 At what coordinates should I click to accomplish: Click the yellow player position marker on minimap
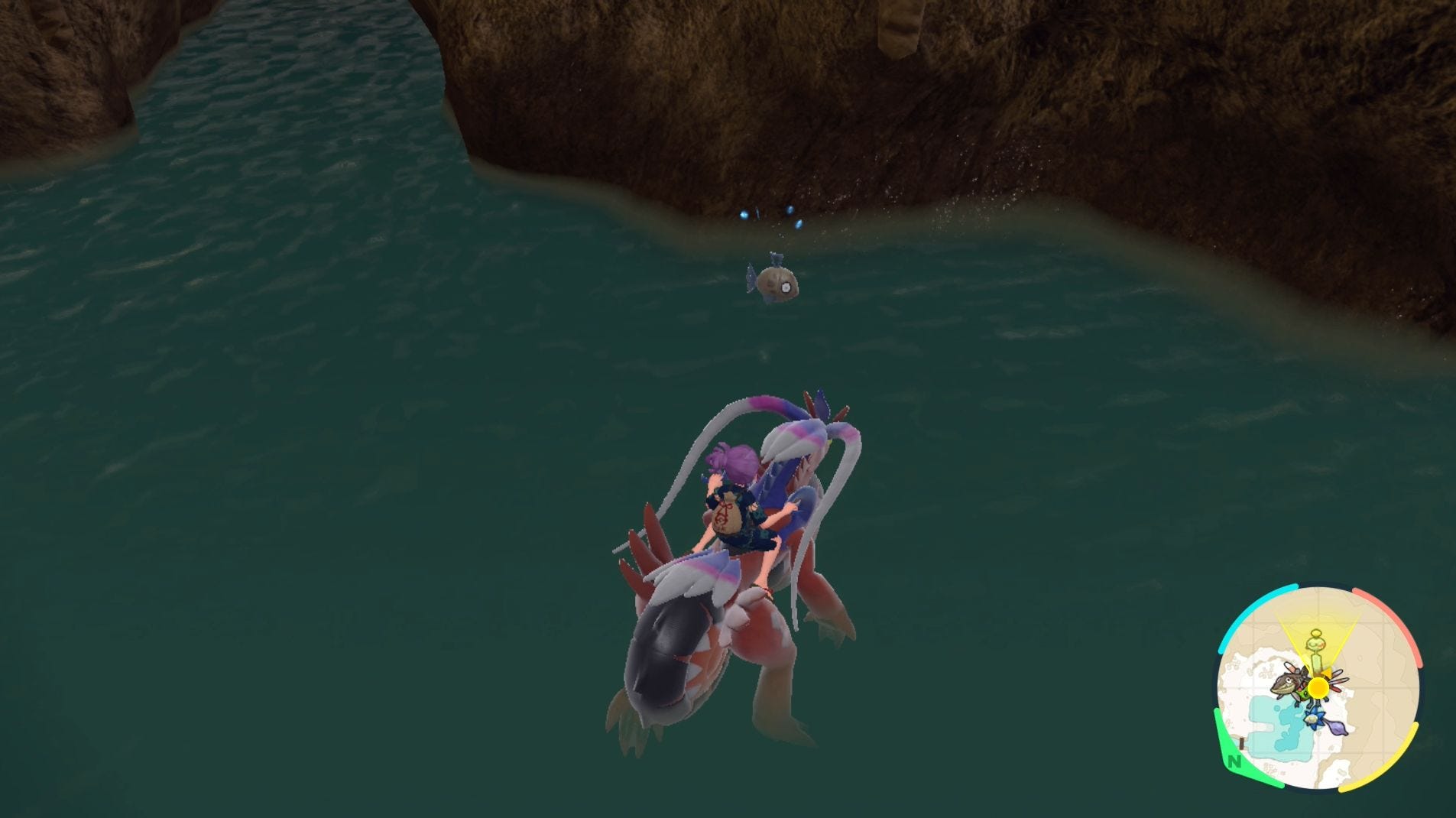click(x=1318, y=688)
